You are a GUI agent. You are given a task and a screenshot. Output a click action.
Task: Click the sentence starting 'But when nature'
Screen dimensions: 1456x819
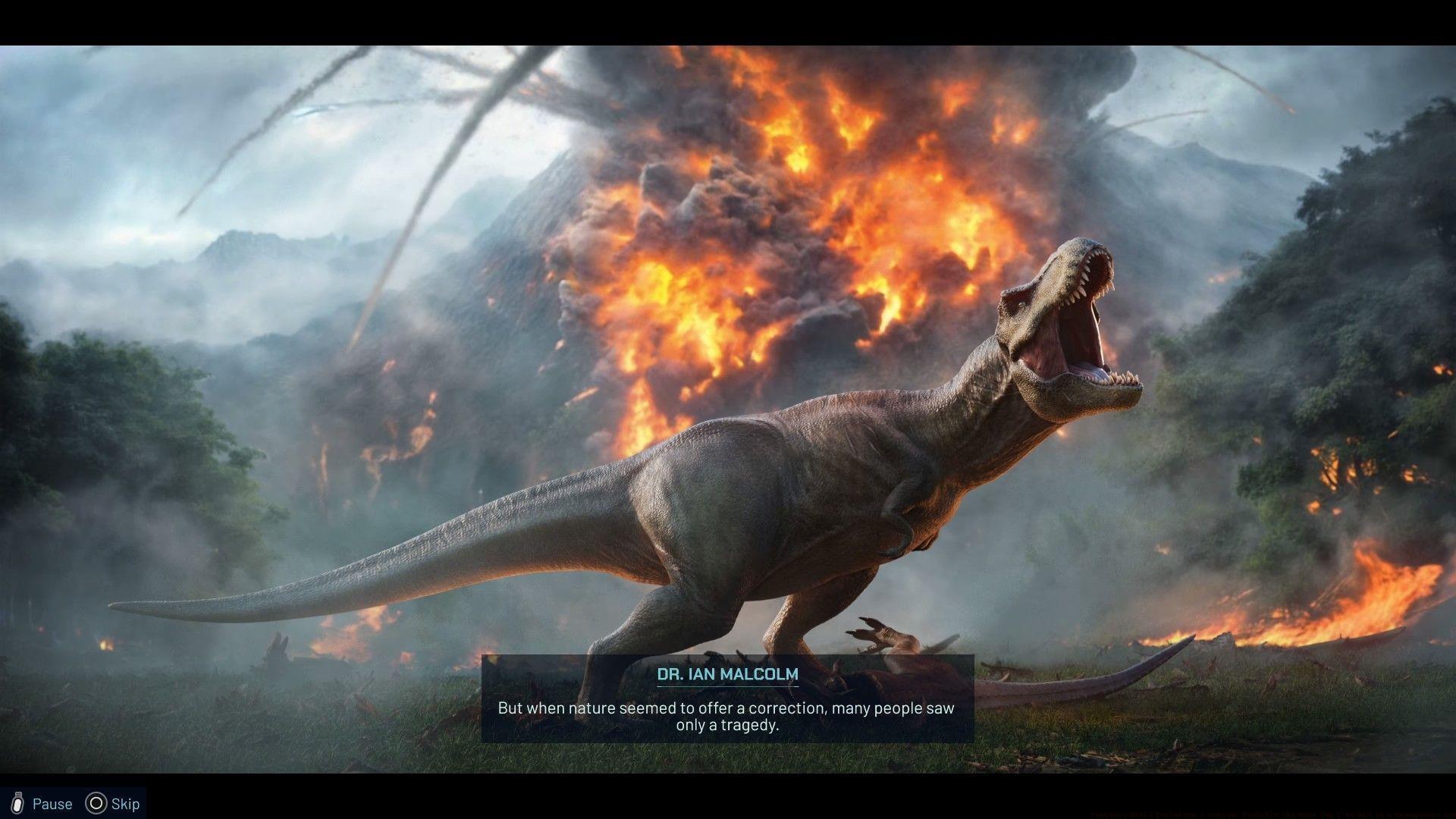click(727, 708)
